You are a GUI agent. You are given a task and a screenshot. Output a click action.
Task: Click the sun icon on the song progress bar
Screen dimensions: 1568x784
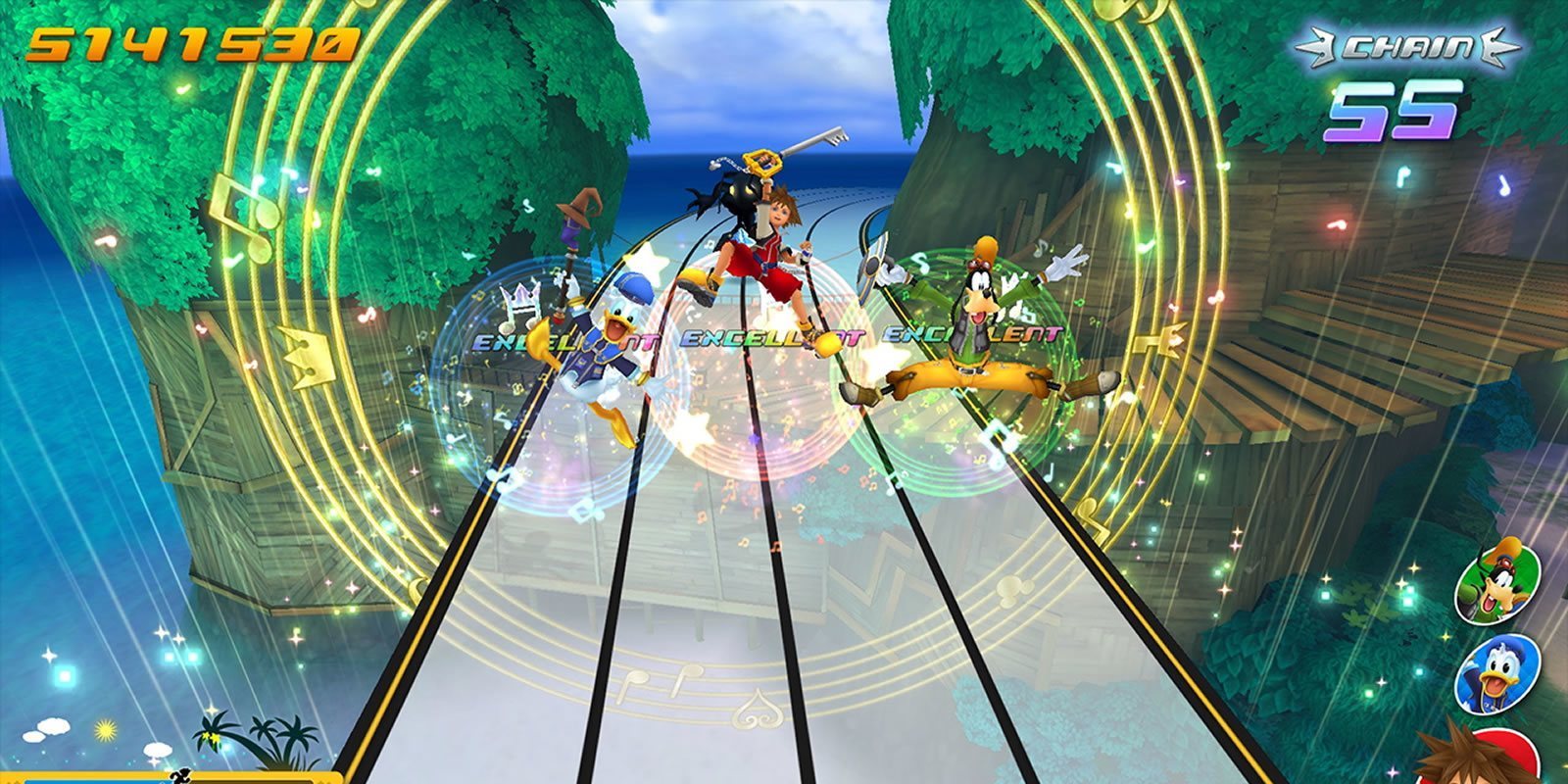(x=104, y=731)
